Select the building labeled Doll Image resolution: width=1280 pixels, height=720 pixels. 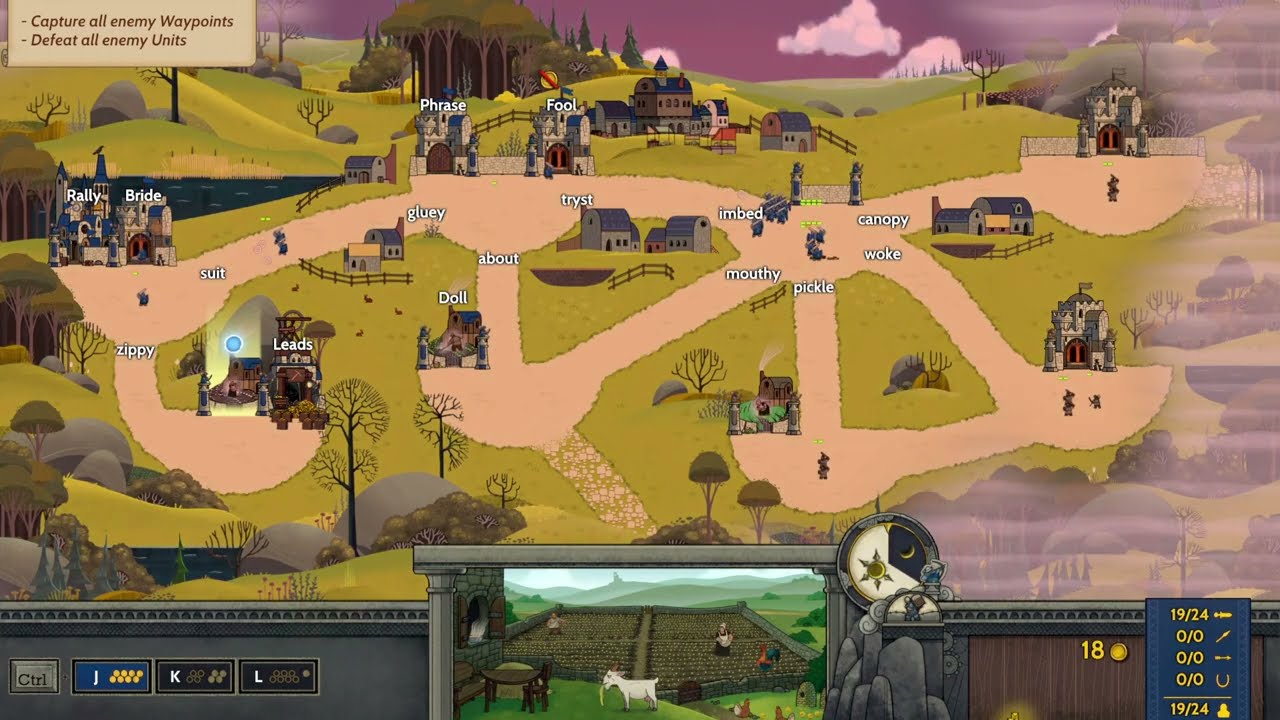(x=455, y=335)
